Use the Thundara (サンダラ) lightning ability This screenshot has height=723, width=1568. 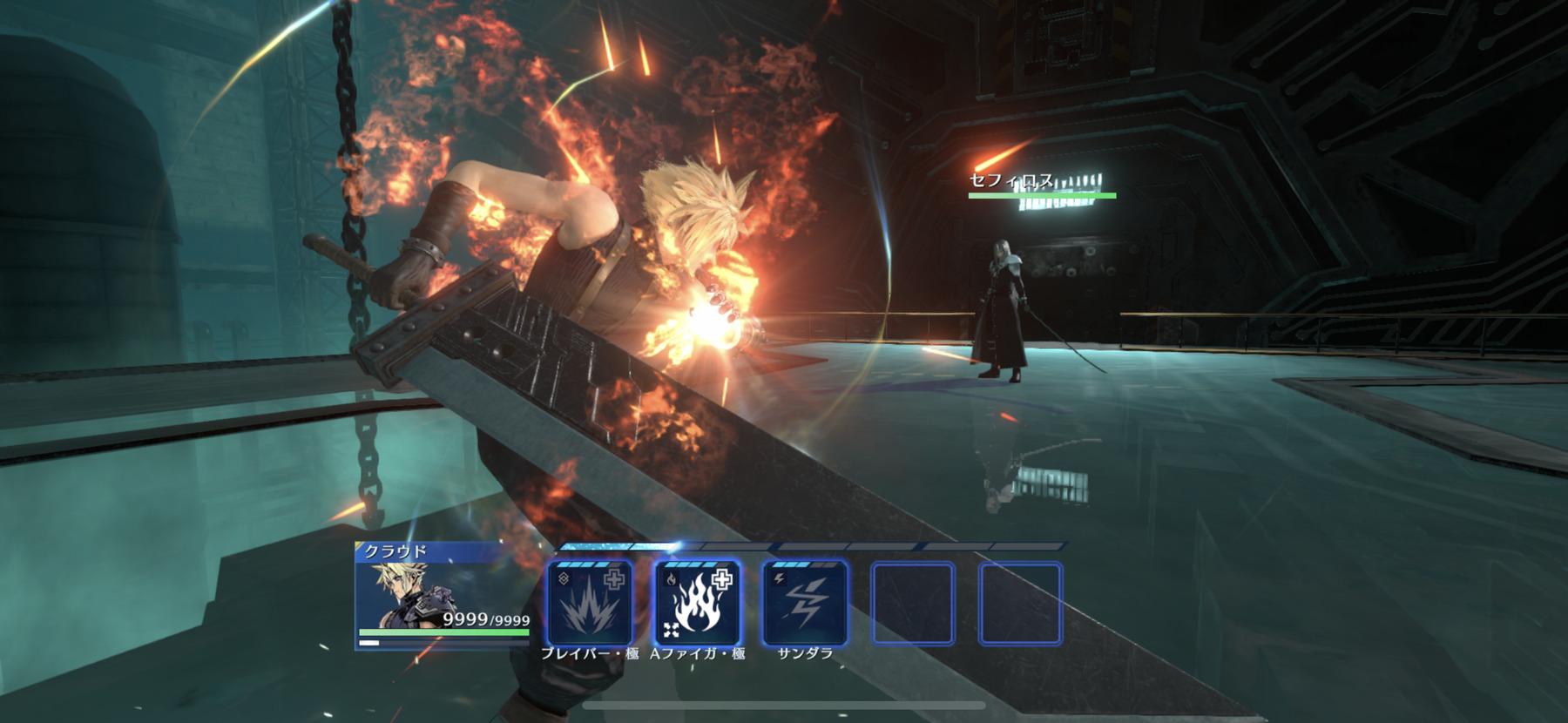tap(805, 604)
